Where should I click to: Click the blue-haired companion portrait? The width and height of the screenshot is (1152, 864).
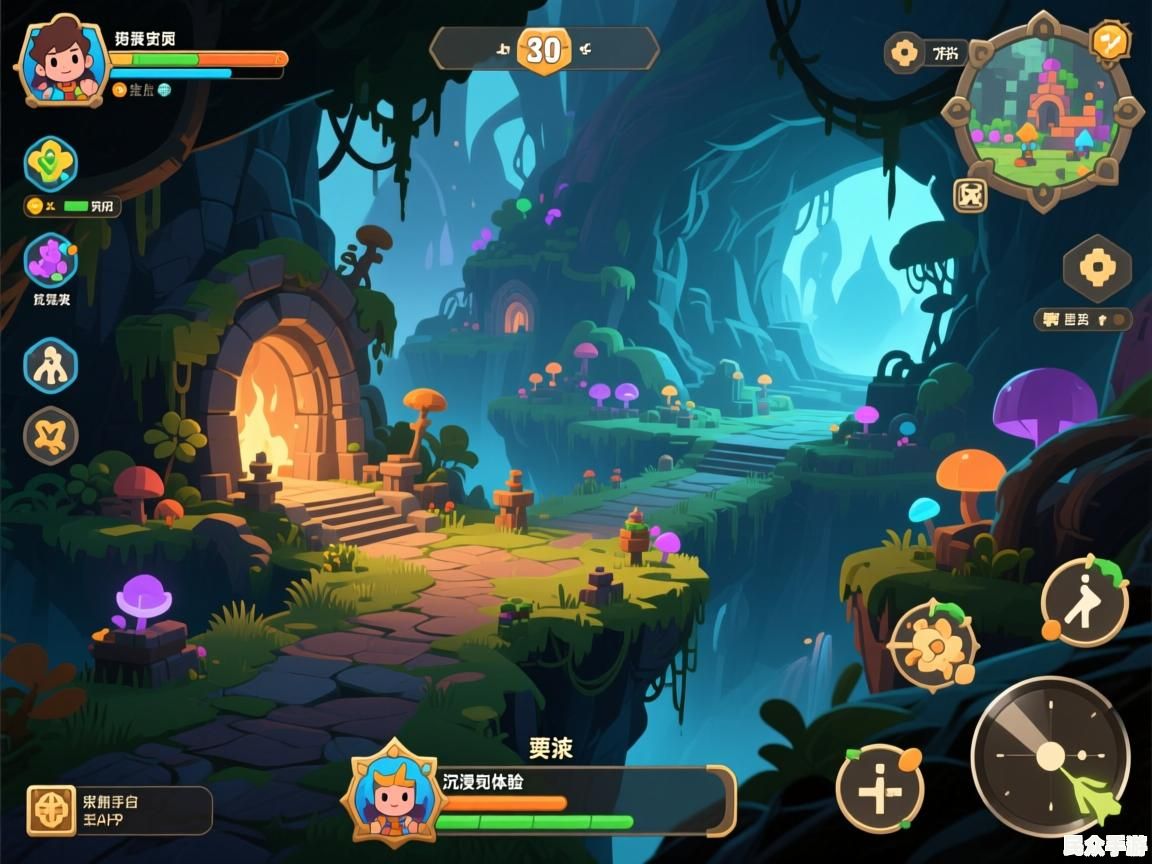pyautogui.click(x=392, y=794)
